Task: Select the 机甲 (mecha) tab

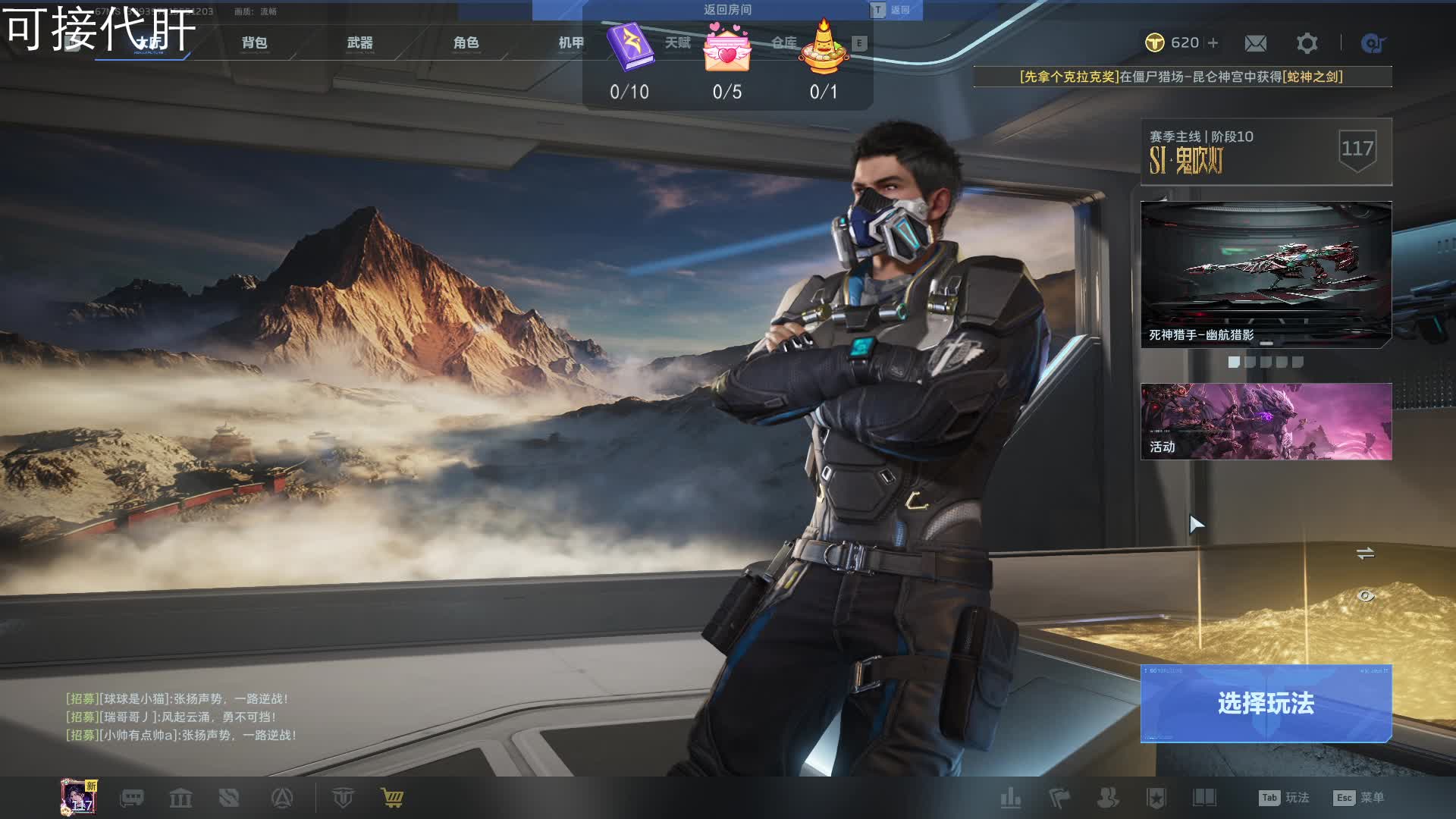Action: tap(571, 43)
